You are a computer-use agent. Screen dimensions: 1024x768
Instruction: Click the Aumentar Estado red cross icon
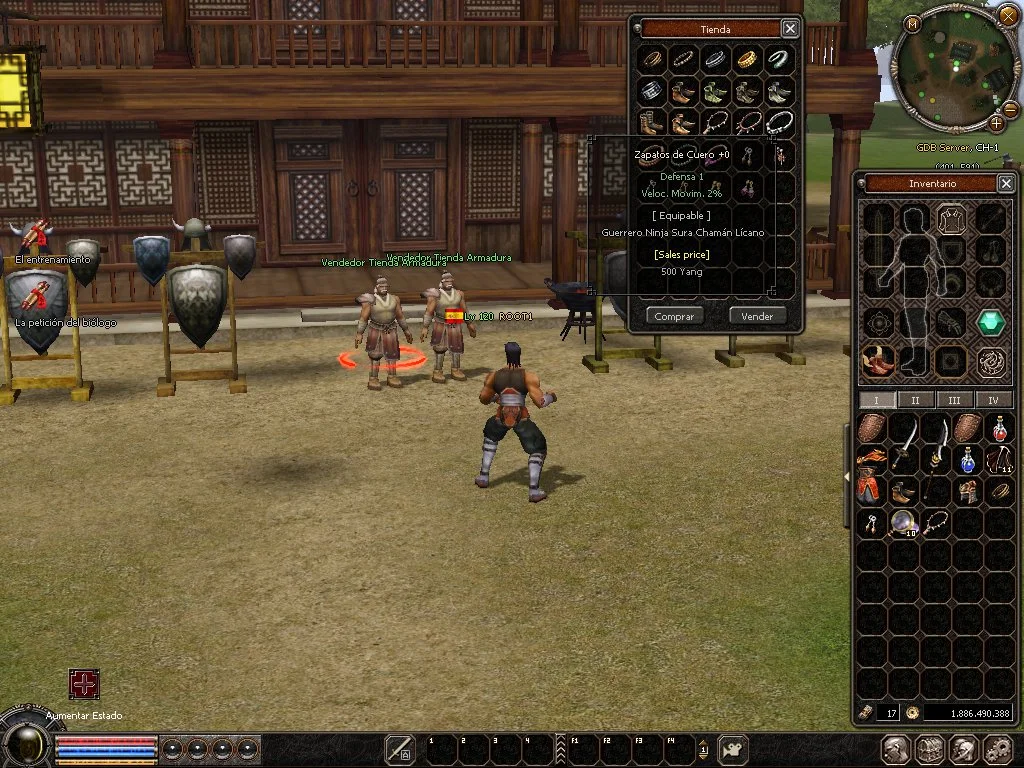tap(84, 684)
